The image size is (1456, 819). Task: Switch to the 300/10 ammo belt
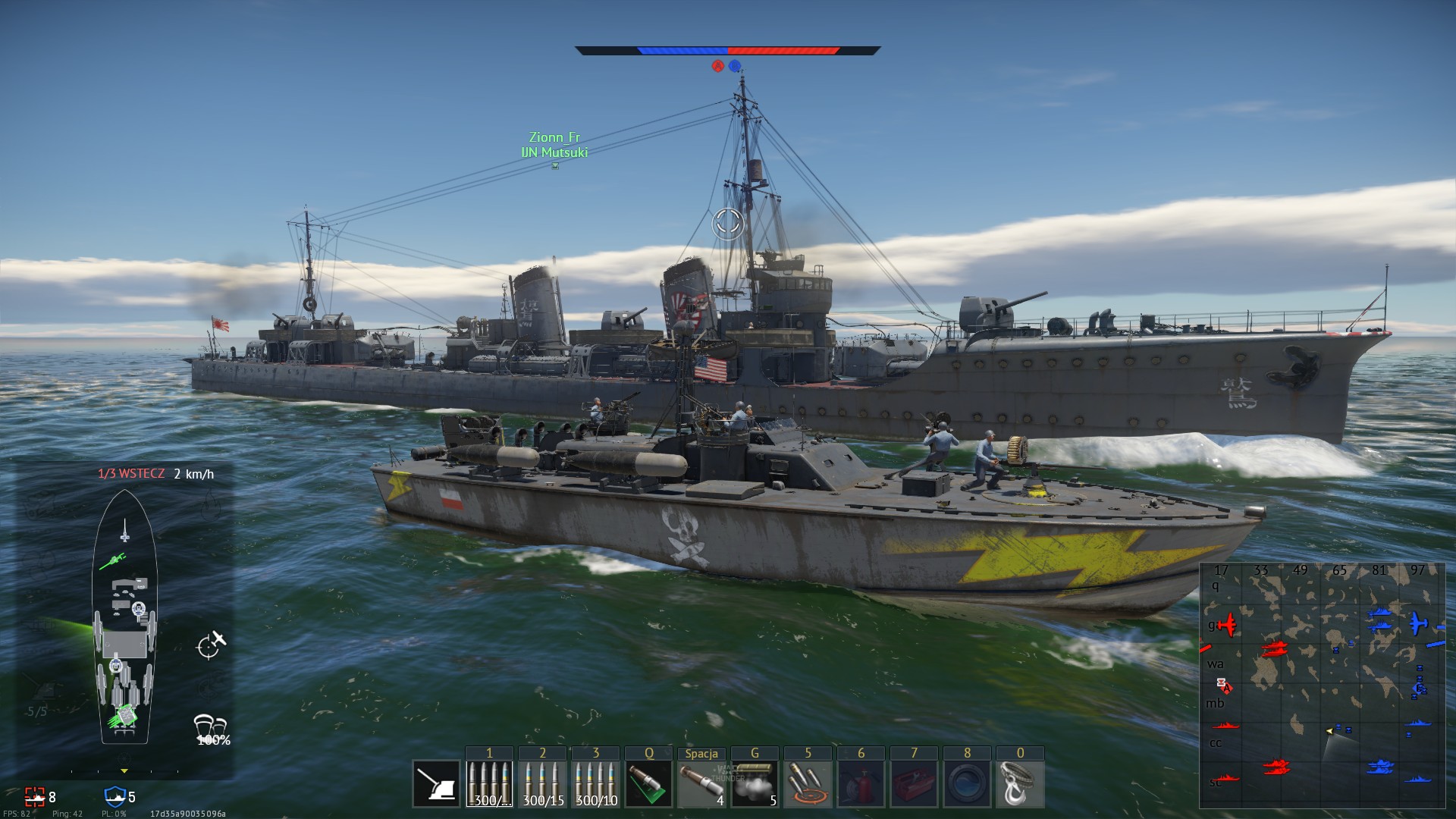(x=595, y=784)
